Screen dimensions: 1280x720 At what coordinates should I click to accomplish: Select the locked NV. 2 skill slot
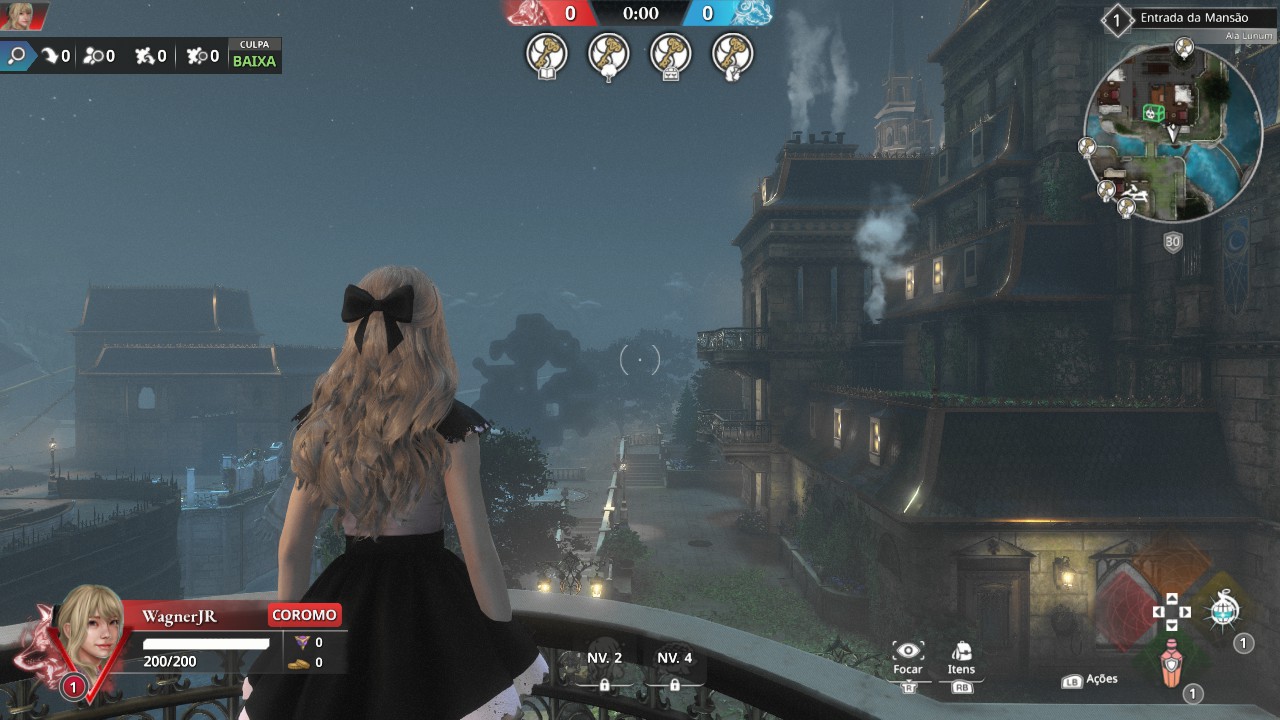coord(604,668)
